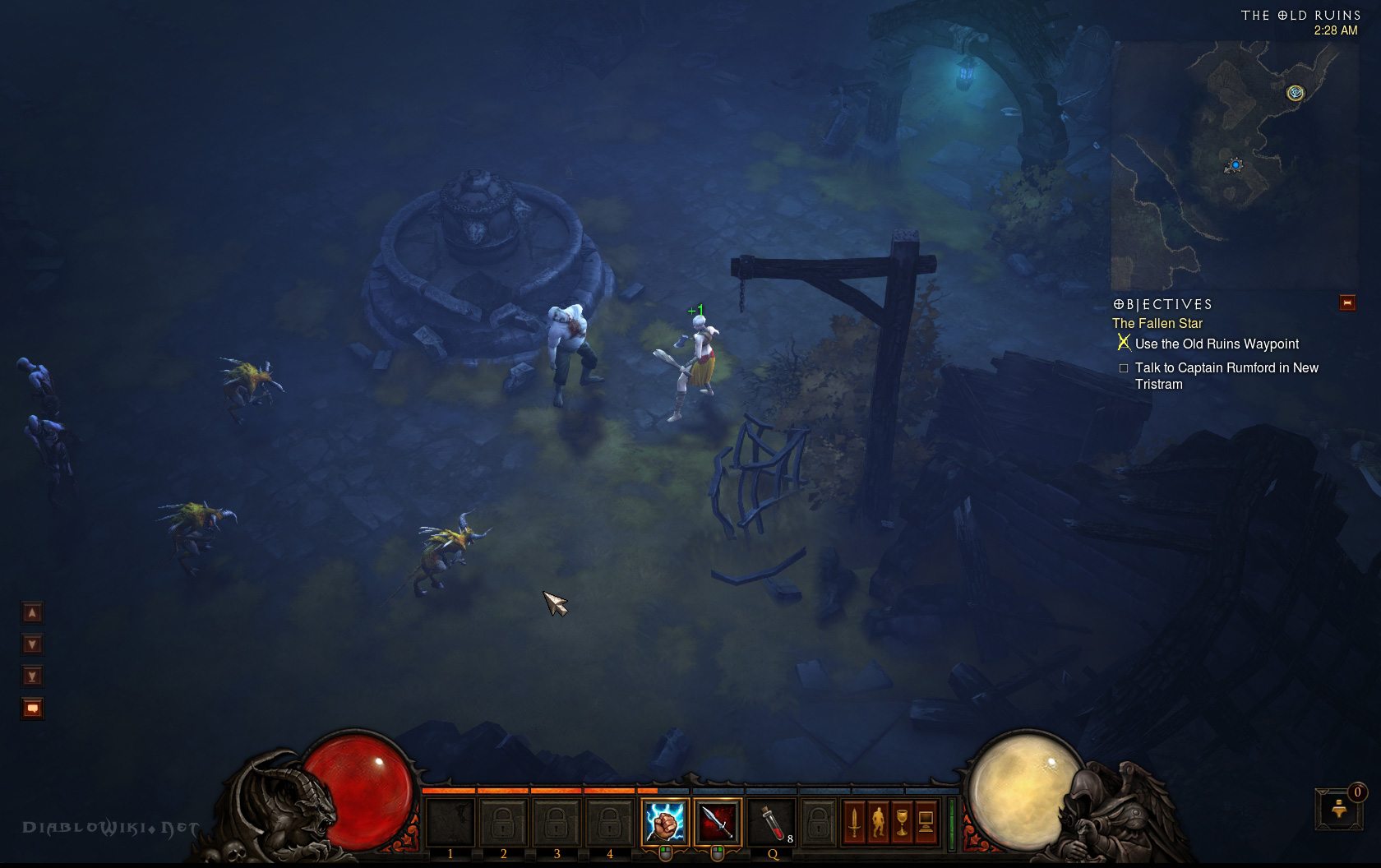Collapse the Objectives tracker panel

(1346, 303)
